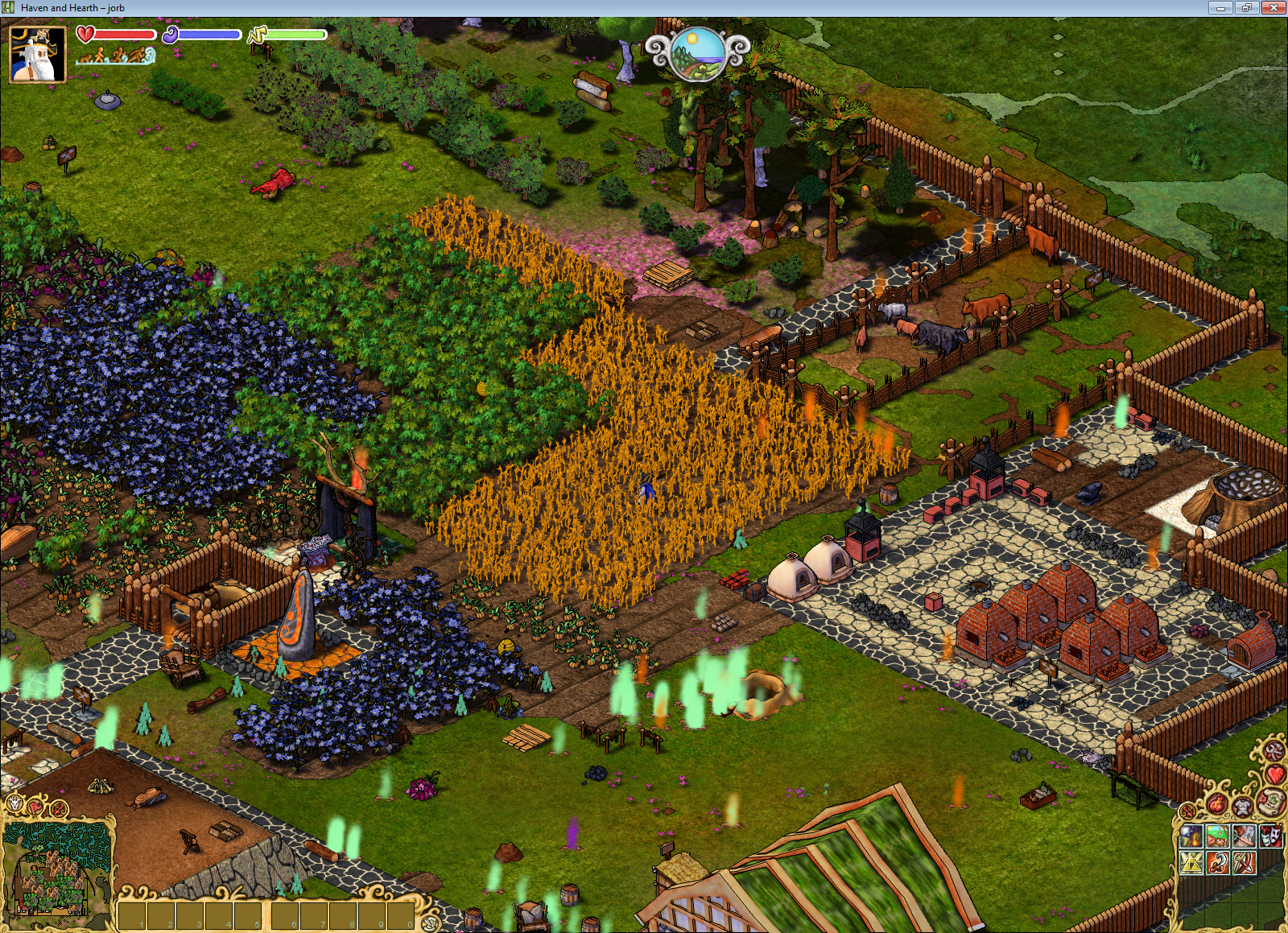Select the moon and campfire menu tile

[x=1191, y=836]
